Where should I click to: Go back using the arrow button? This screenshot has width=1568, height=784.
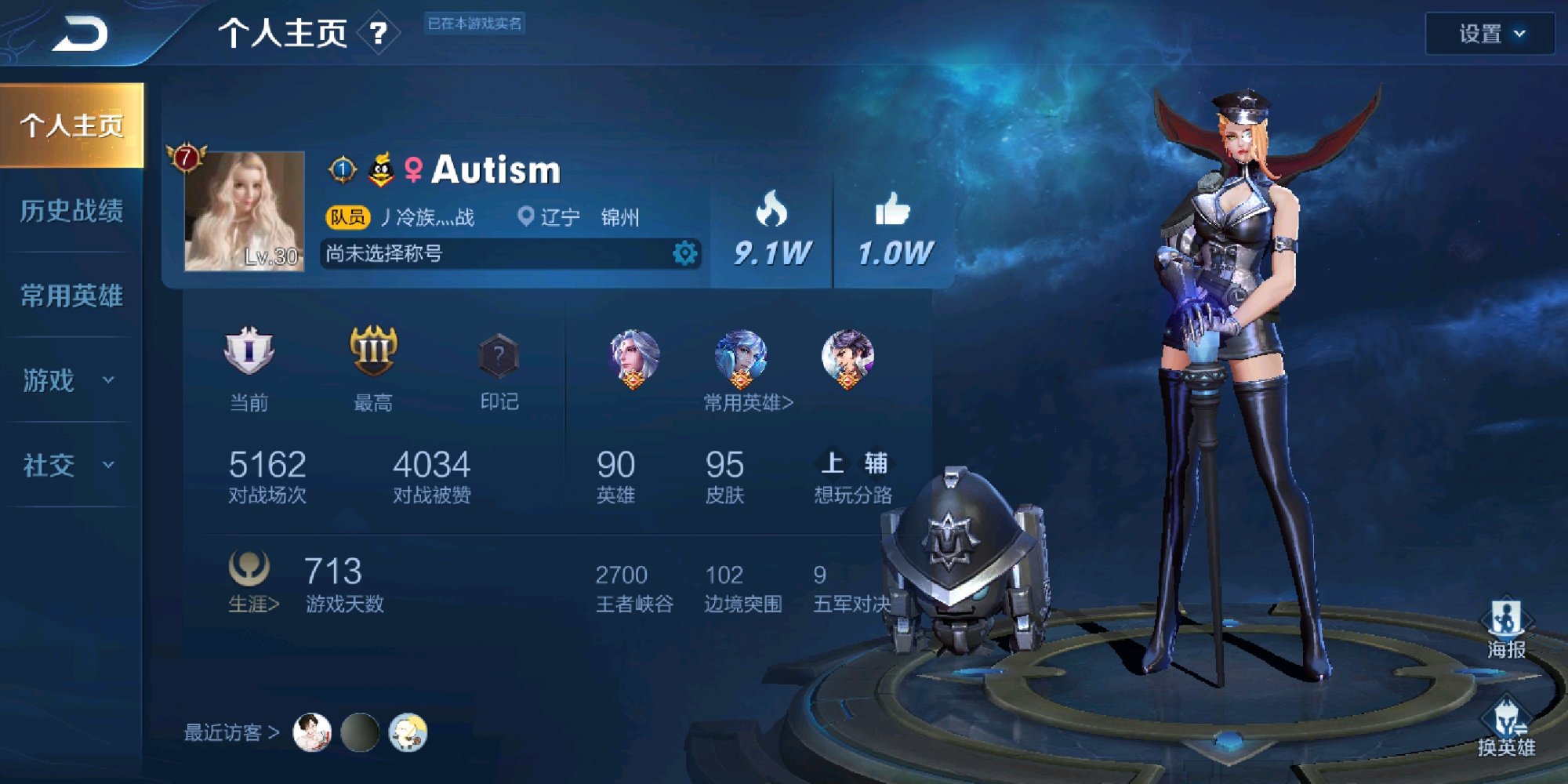[80, 34]
